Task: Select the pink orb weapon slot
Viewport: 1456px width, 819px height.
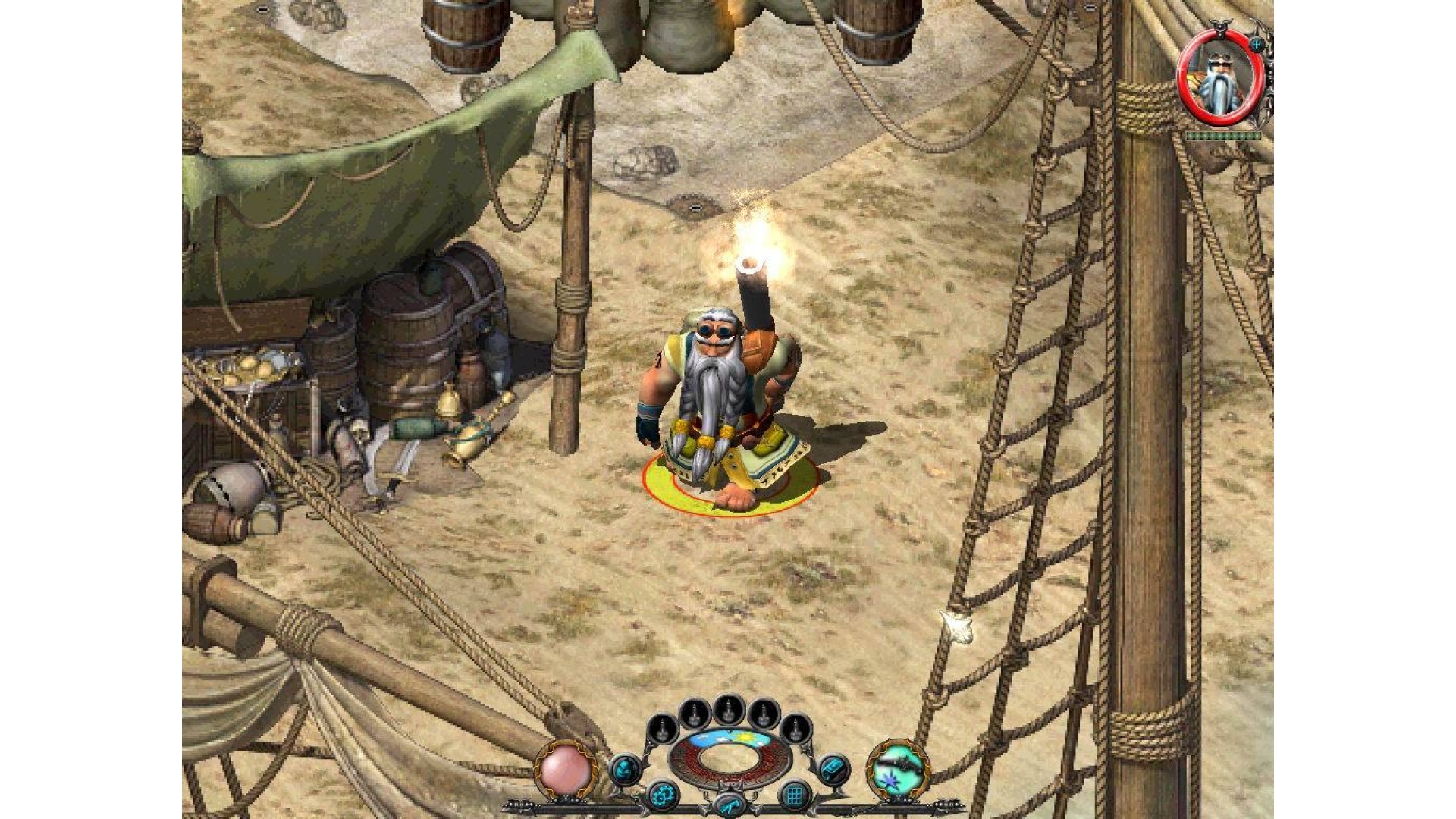Action: coord(566,770)
